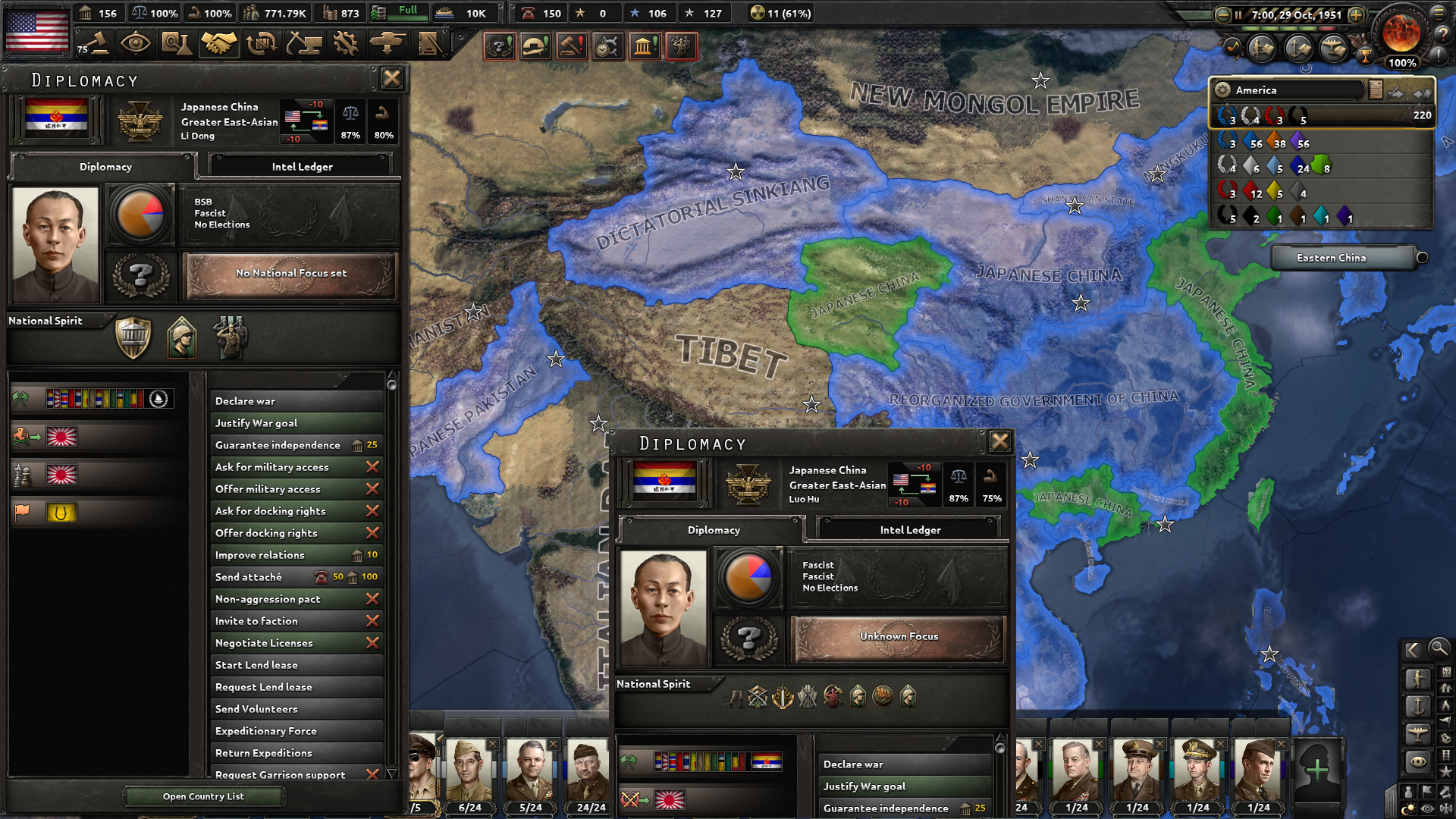Click the saluting officer recruitment alert icon
1456x819 pixels.
[x=681, y=46]
